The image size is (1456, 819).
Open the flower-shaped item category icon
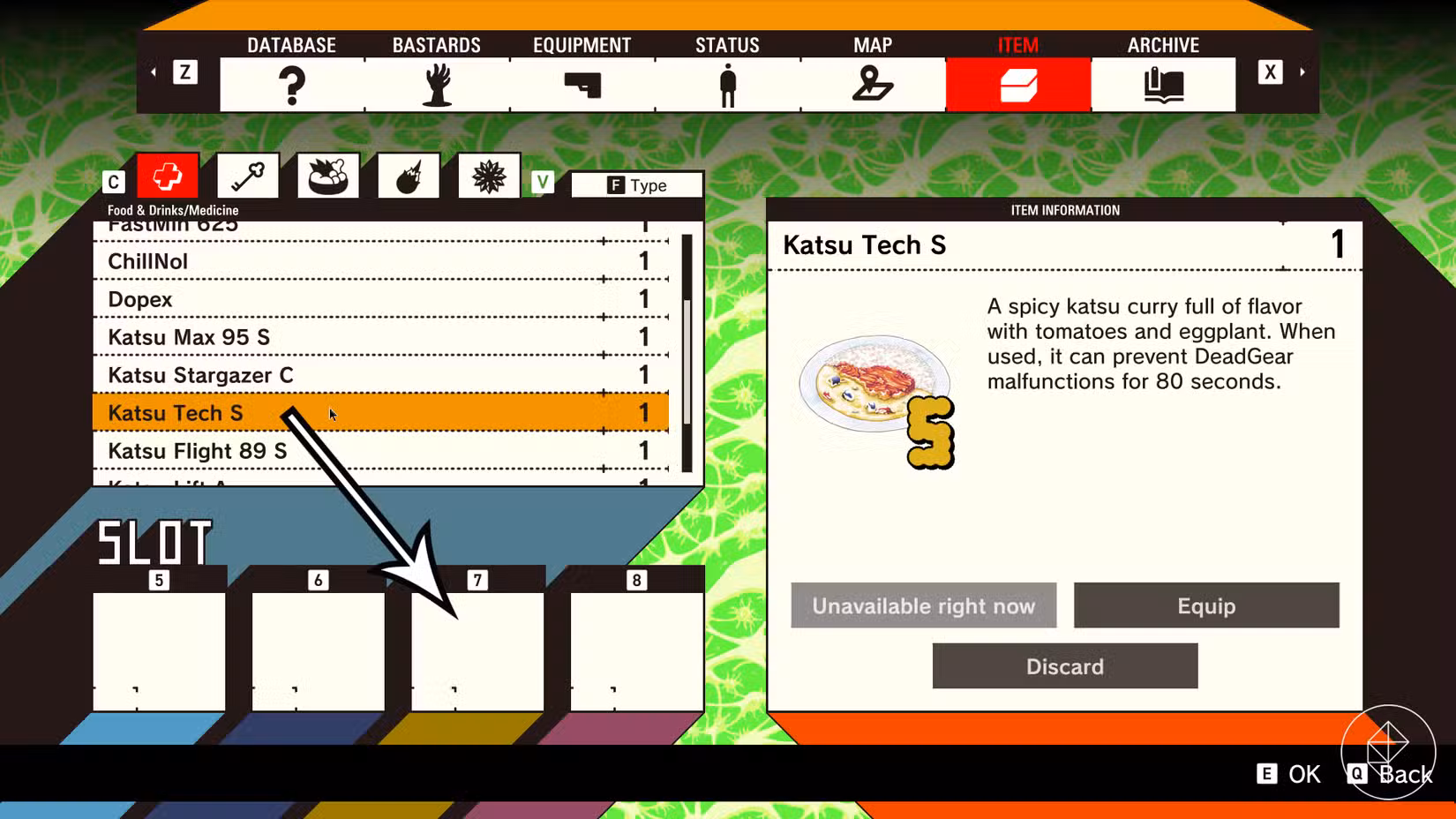click(x=488, y=175)
